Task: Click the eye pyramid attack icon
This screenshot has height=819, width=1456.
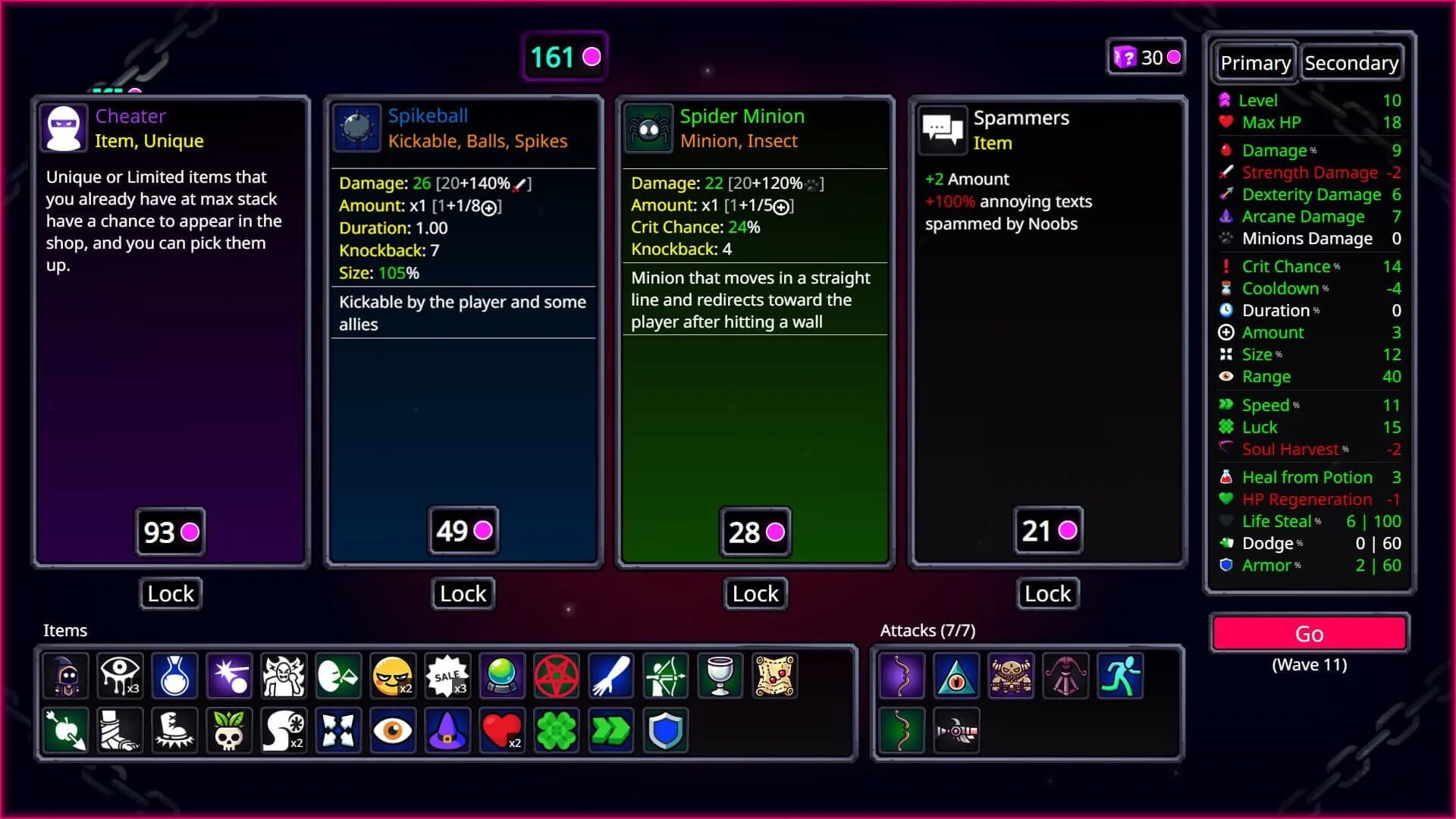Action: pyautogui.click(x=956, y=676)
